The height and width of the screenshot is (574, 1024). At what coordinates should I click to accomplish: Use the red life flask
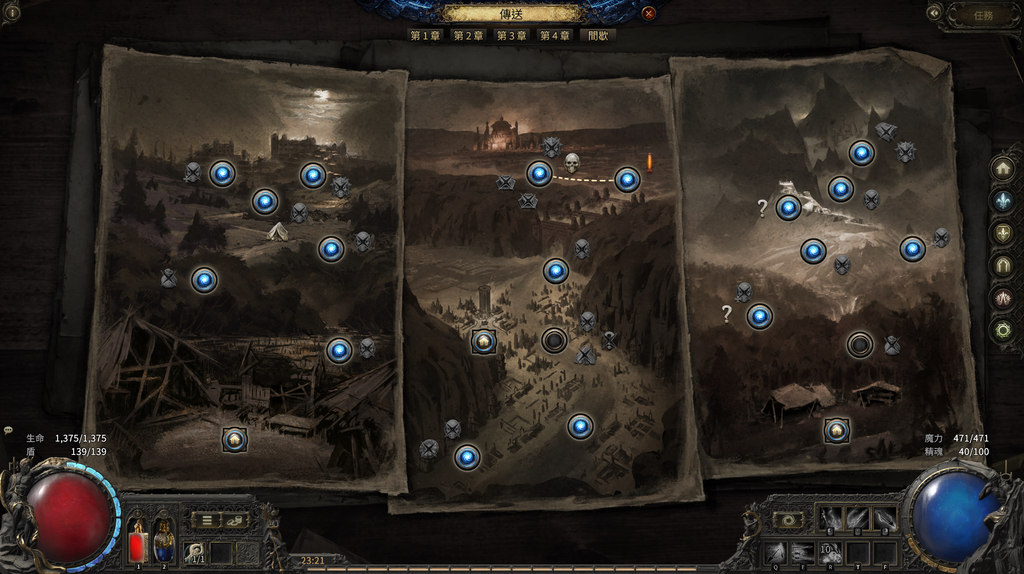137,546
